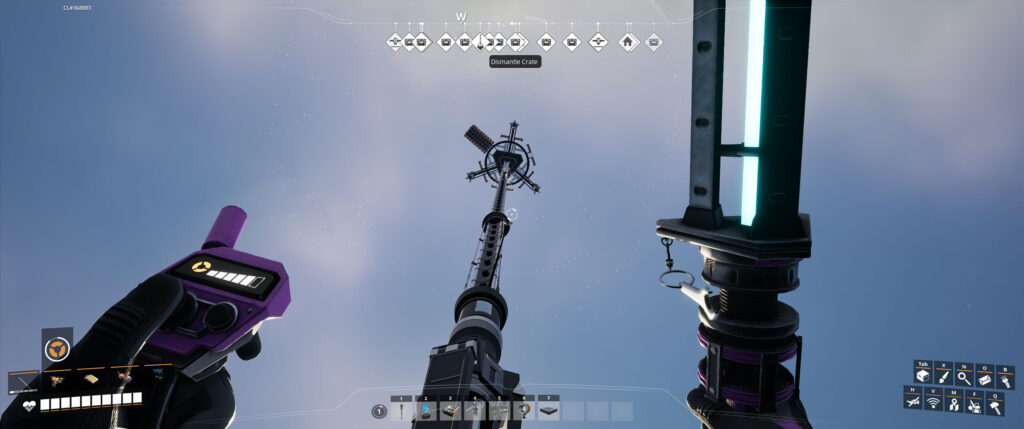Viewport: 1024px width, 429px height.
Task: Choose hotbar slot 1 pole item
Action: pyautogui.click(x=401, y=410)
